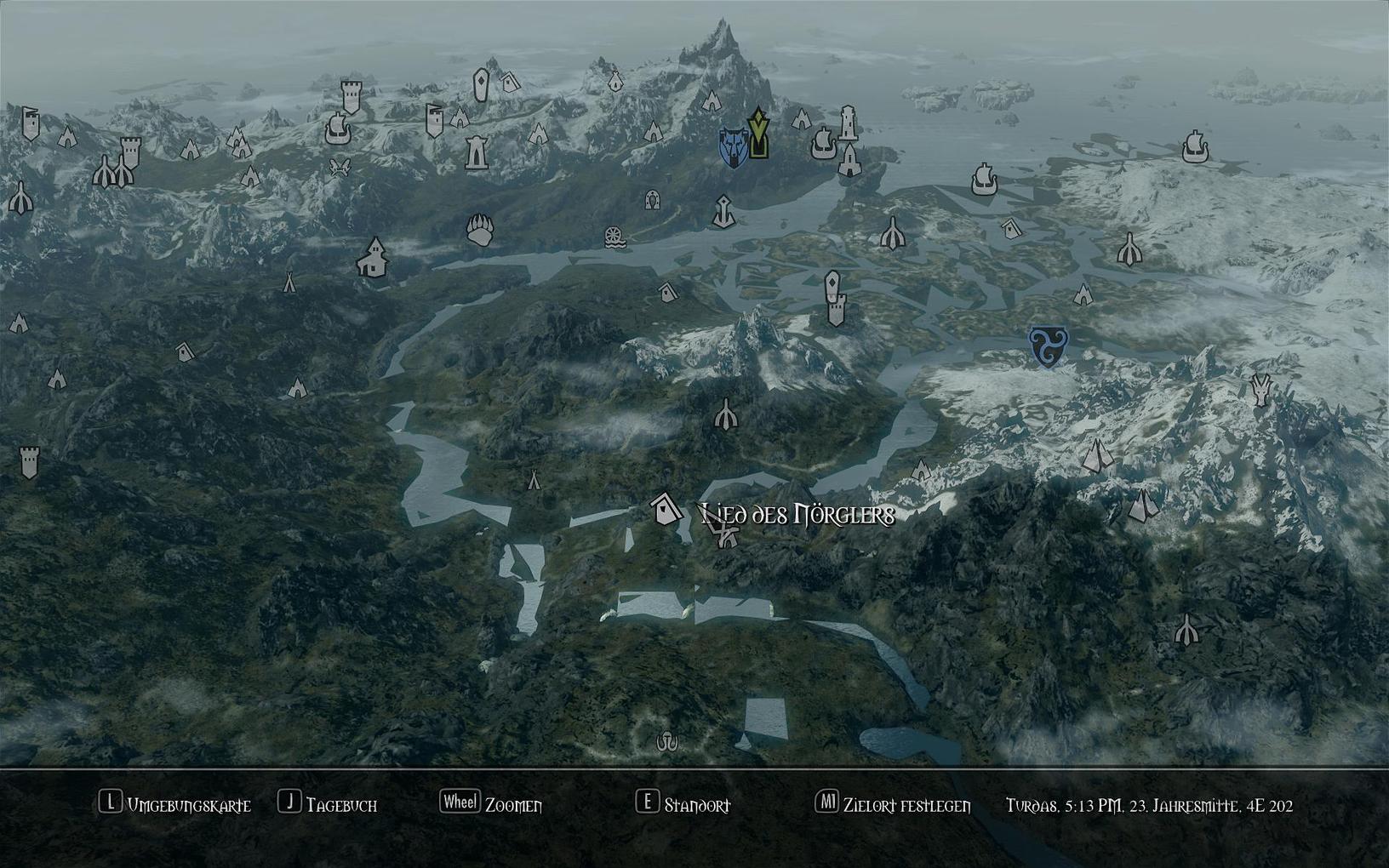Select the large farmhouse building marker
Screen dimensions: 1389x868
pos(372,258)
